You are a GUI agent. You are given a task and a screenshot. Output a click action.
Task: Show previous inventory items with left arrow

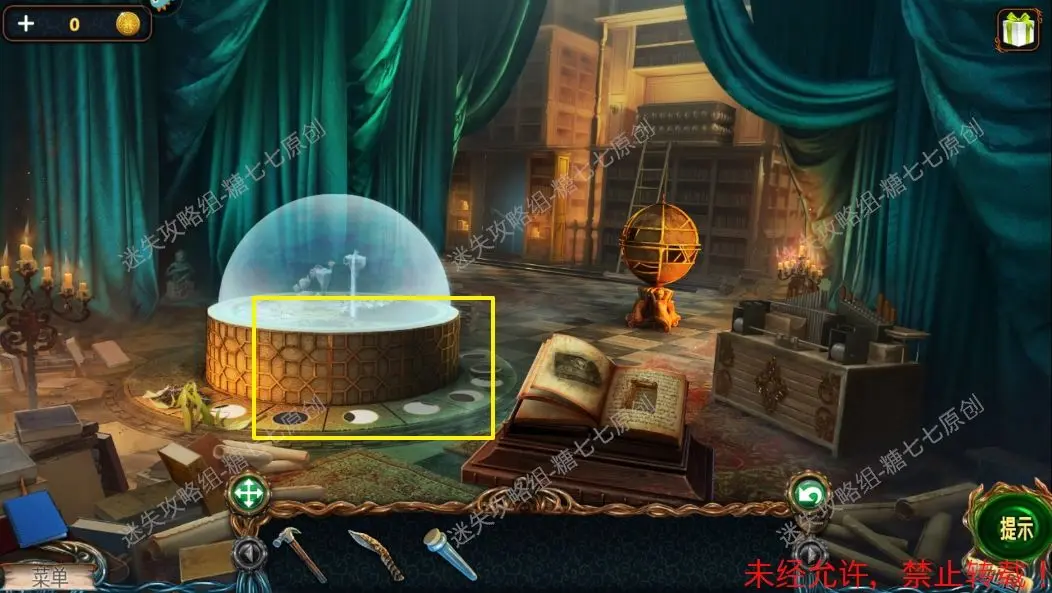247,551
